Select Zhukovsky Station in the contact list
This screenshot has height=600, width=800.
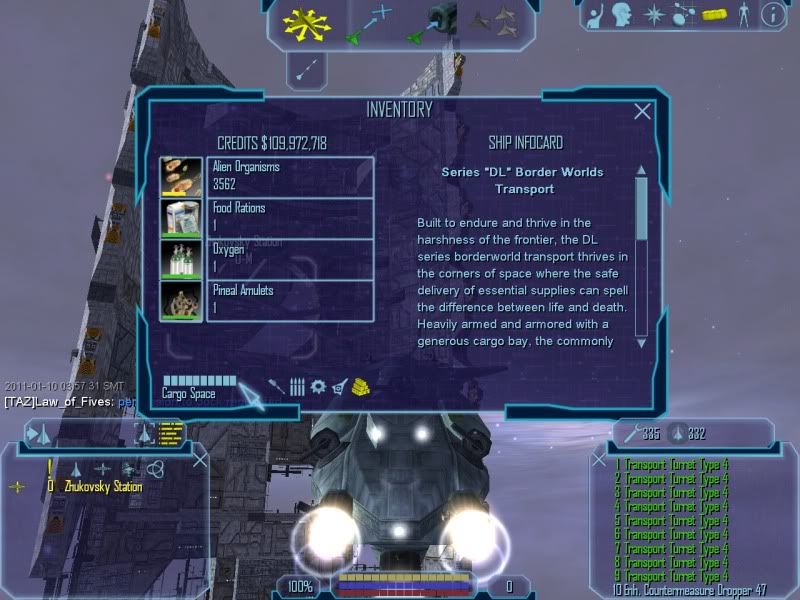100,487
